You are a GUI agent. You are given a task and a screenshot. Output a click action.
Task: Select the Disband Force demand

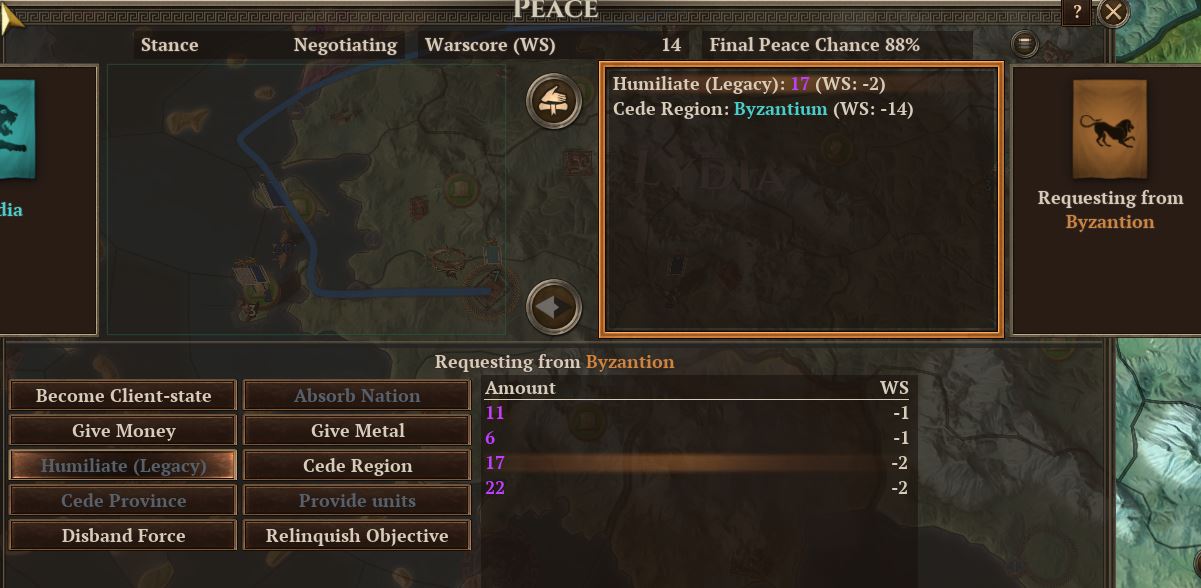coord(123,536)
